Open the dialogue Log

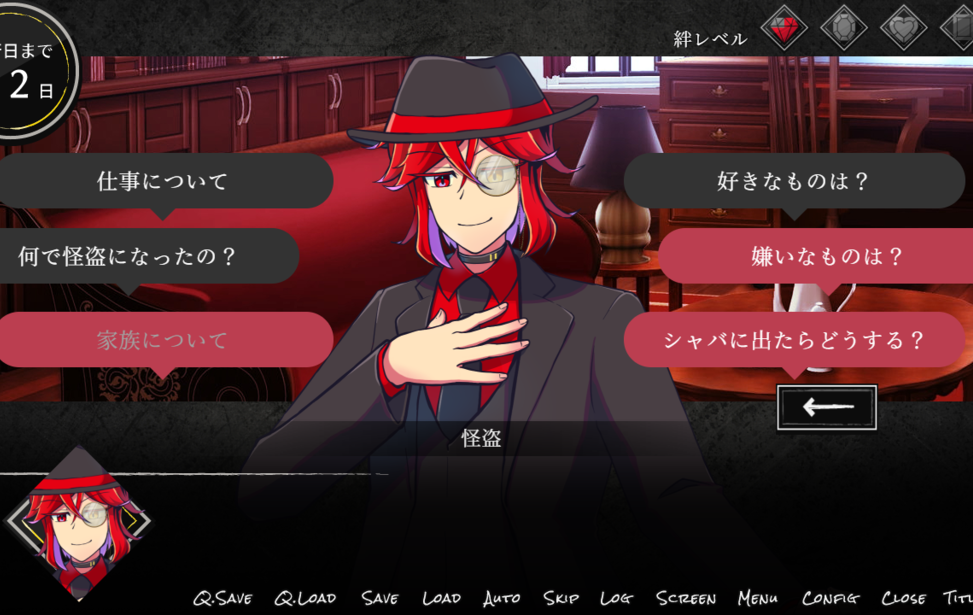pyautogui.click(x=616, y=598)
